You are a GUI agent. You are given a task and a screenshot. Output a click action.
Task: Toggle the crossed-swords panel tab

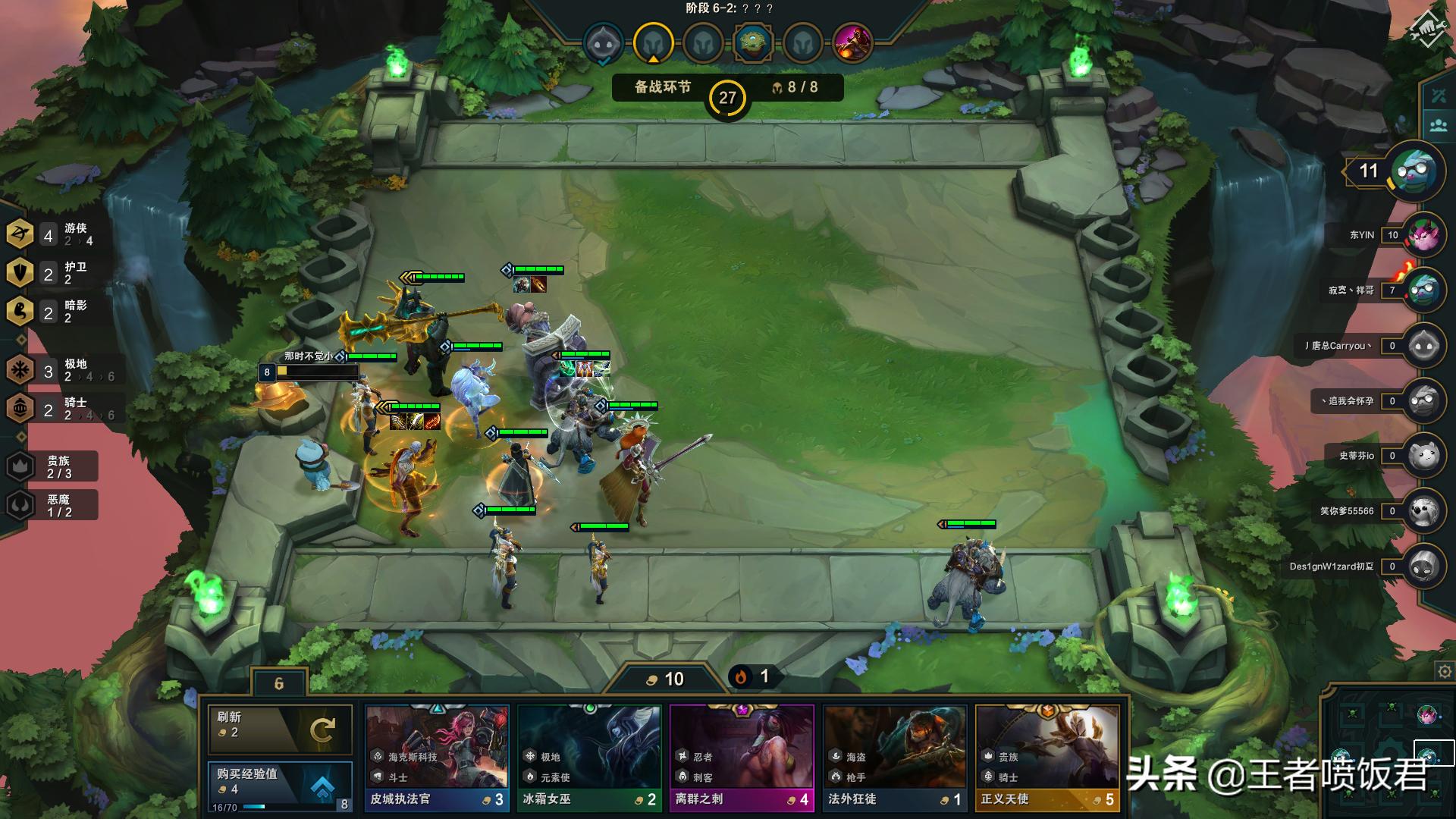pyautogui.click(x=1439, y=96)
